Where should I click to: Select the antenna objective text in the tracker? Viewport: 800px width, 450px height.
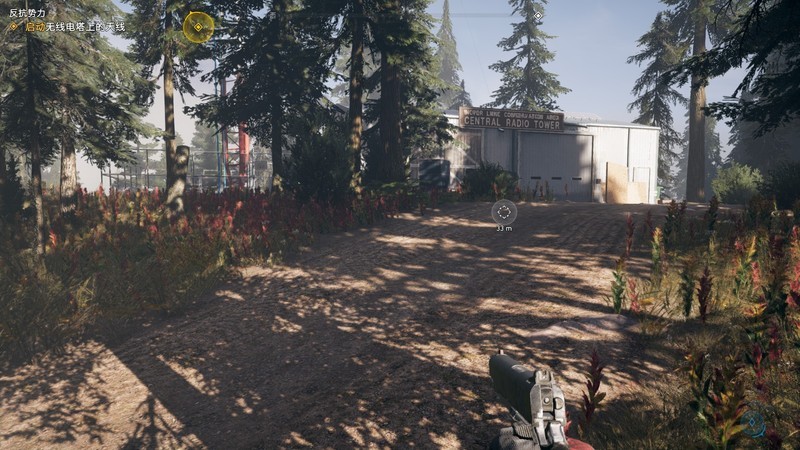(x=72, y=26)
